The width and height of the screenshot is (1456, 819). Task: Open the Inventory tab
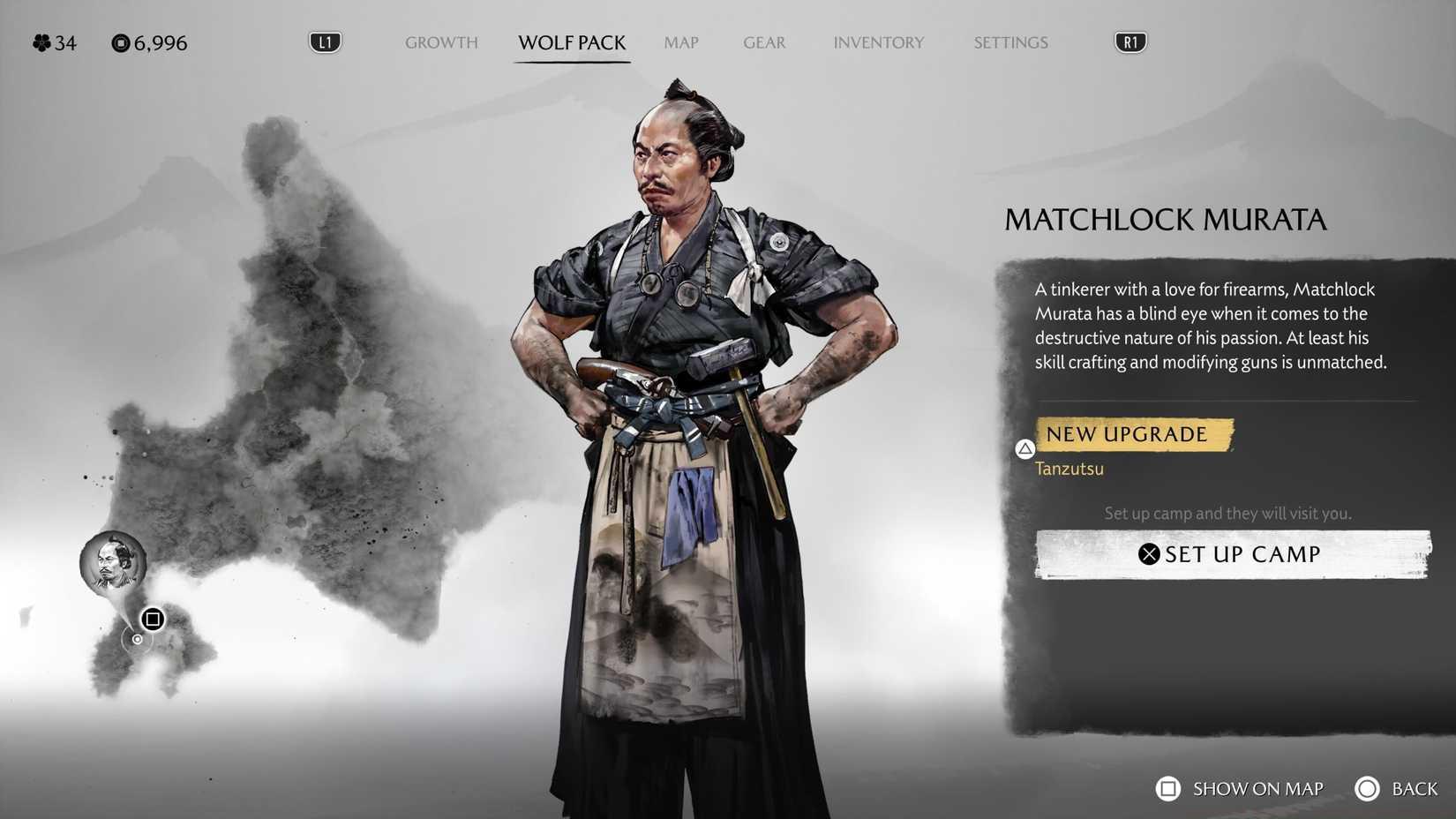coord(879,42)
